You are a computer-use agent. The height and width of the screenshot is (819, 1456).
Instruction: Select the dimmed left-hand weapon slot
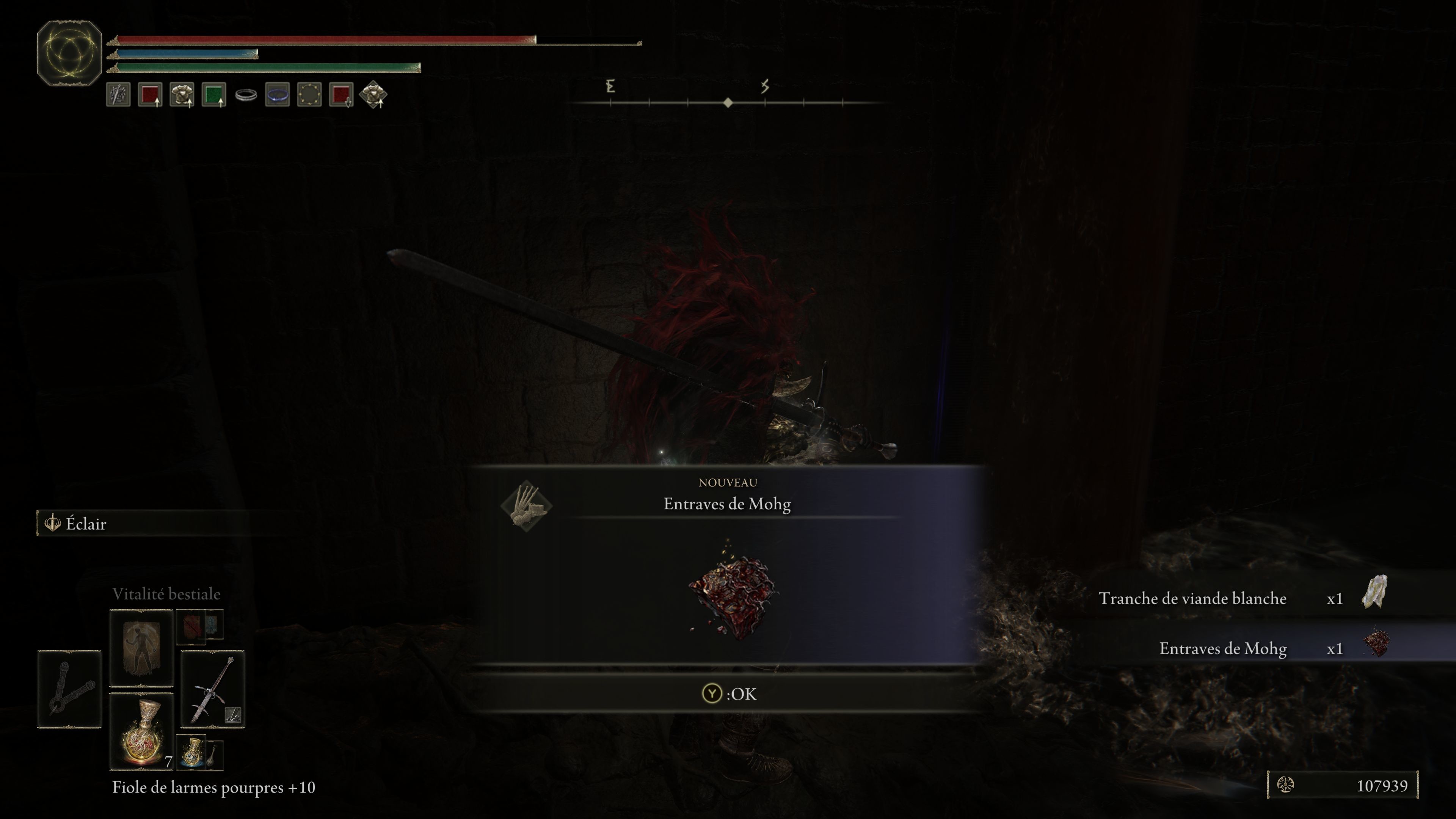[69, 689]
